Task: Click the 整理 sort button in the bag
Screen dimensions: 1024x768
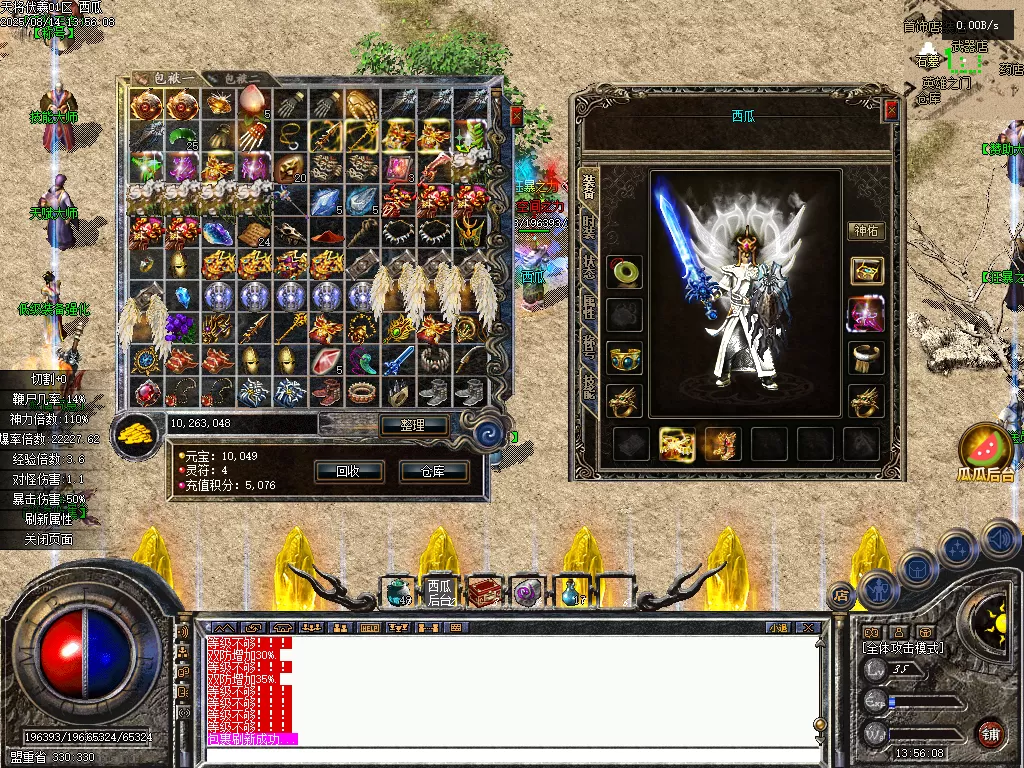Action: click(x=413, y=425)
